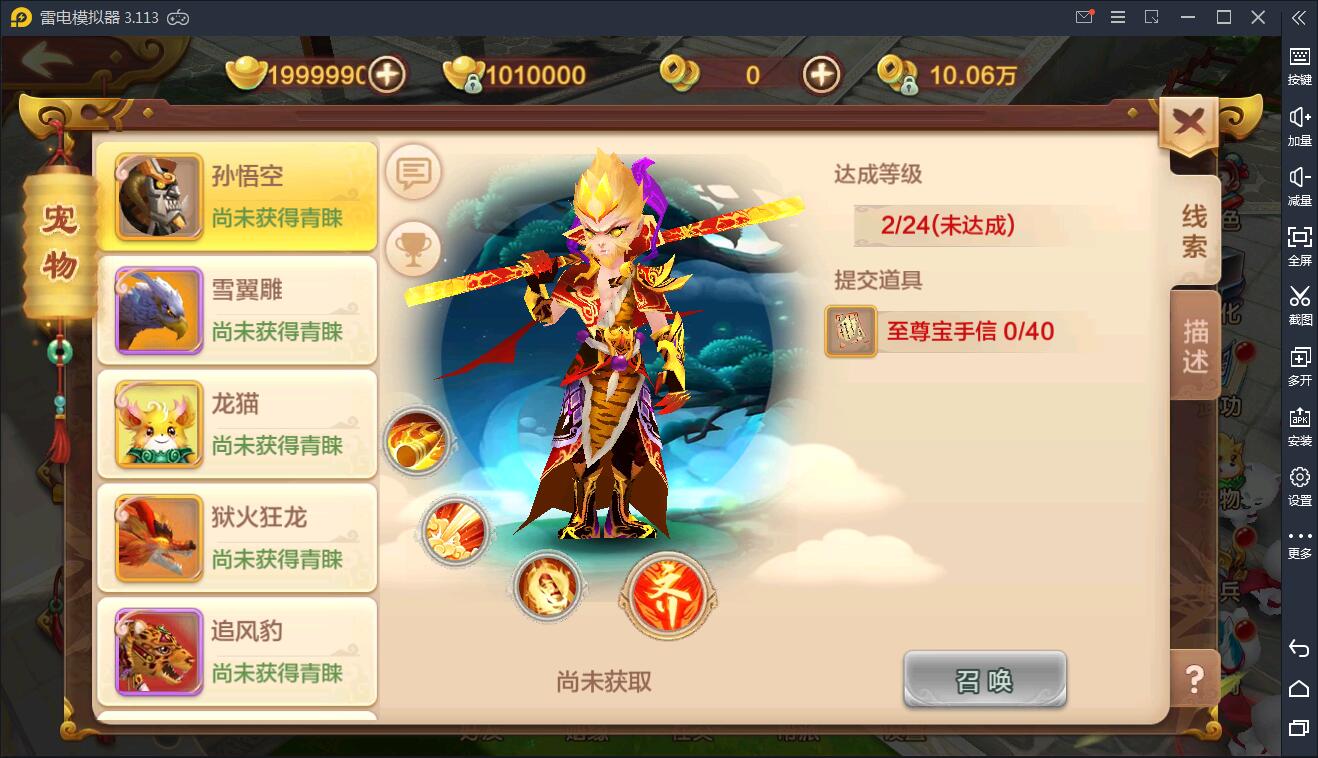Viewport: 1318px width, 758px height.
Task: Open the 截图 screenshot tool in sidebar
Action: [x=1299, y=307]
